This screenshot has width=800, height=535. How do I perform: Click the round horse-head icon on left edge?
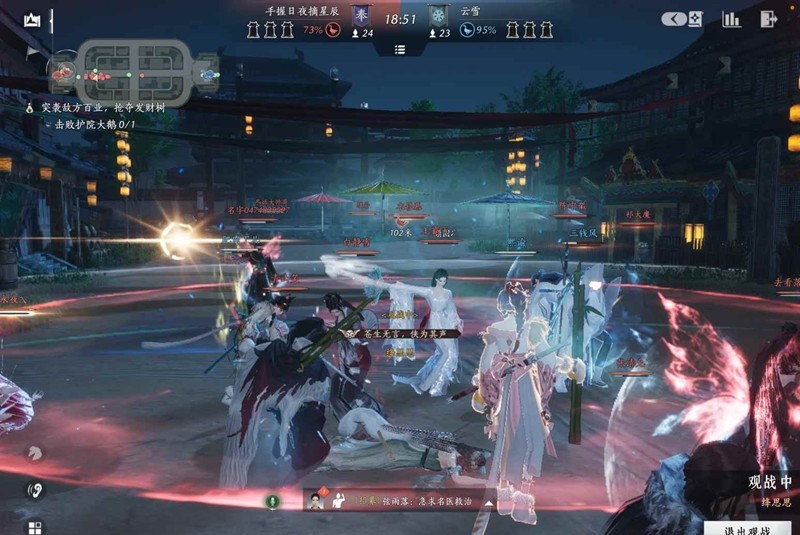point(35,452)
